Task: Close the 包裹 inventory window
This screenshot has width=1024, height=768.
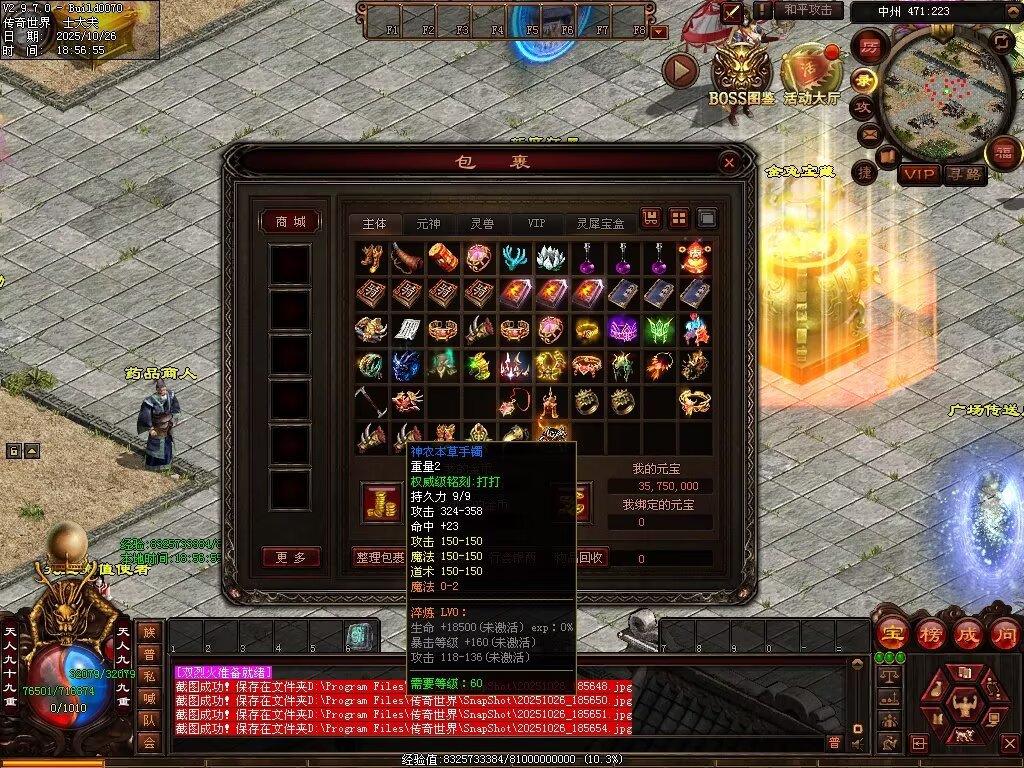Action: pos(729,162)
